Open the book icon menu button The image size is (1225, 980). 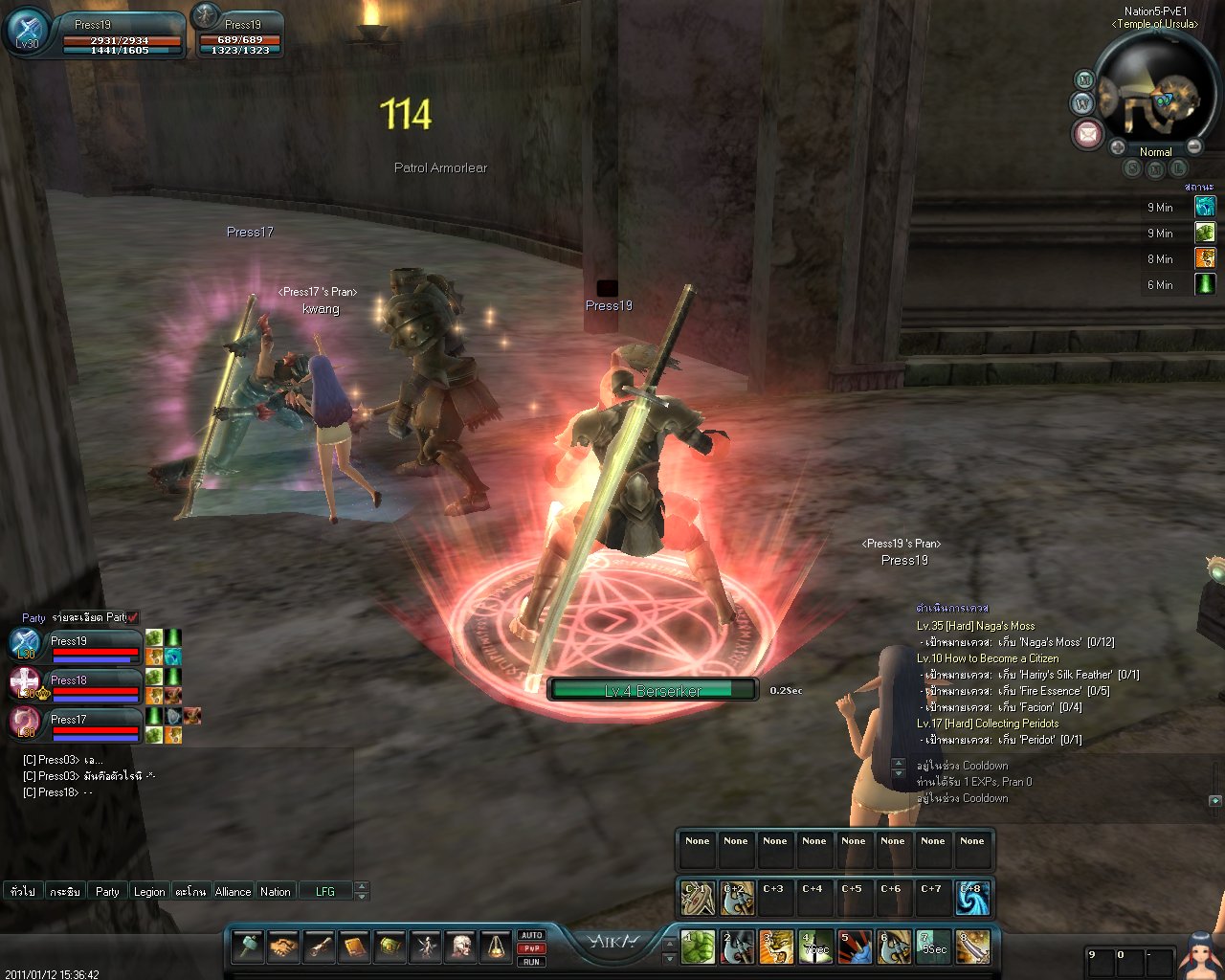point(355,947)
